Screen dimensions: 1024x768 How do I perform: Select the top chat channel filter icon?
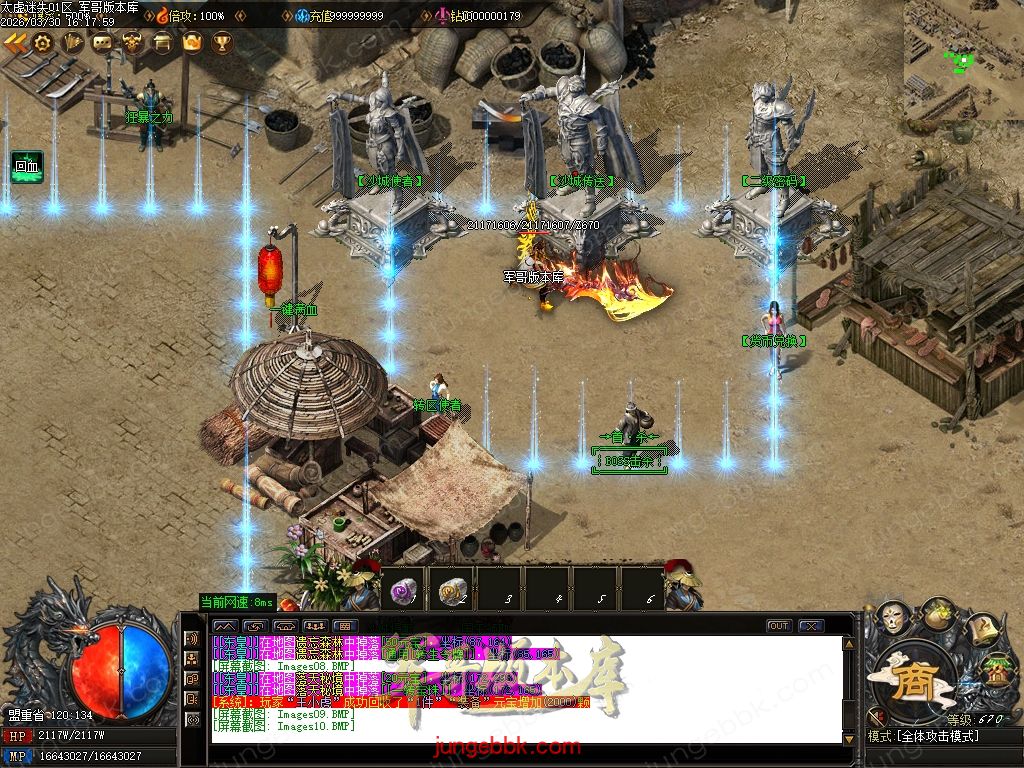[x=192, y=639]
